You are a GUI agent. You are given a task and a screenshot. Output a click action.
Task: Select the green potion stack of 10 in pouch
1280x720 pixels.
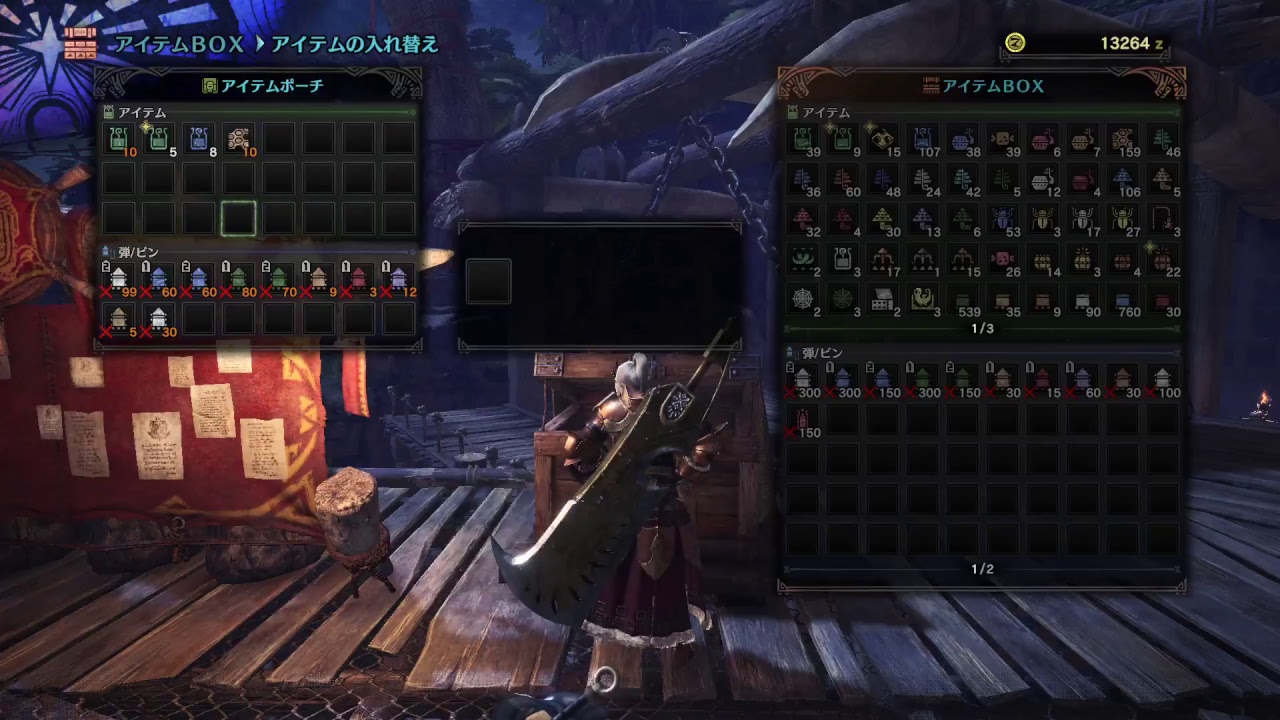click(119, 139)
